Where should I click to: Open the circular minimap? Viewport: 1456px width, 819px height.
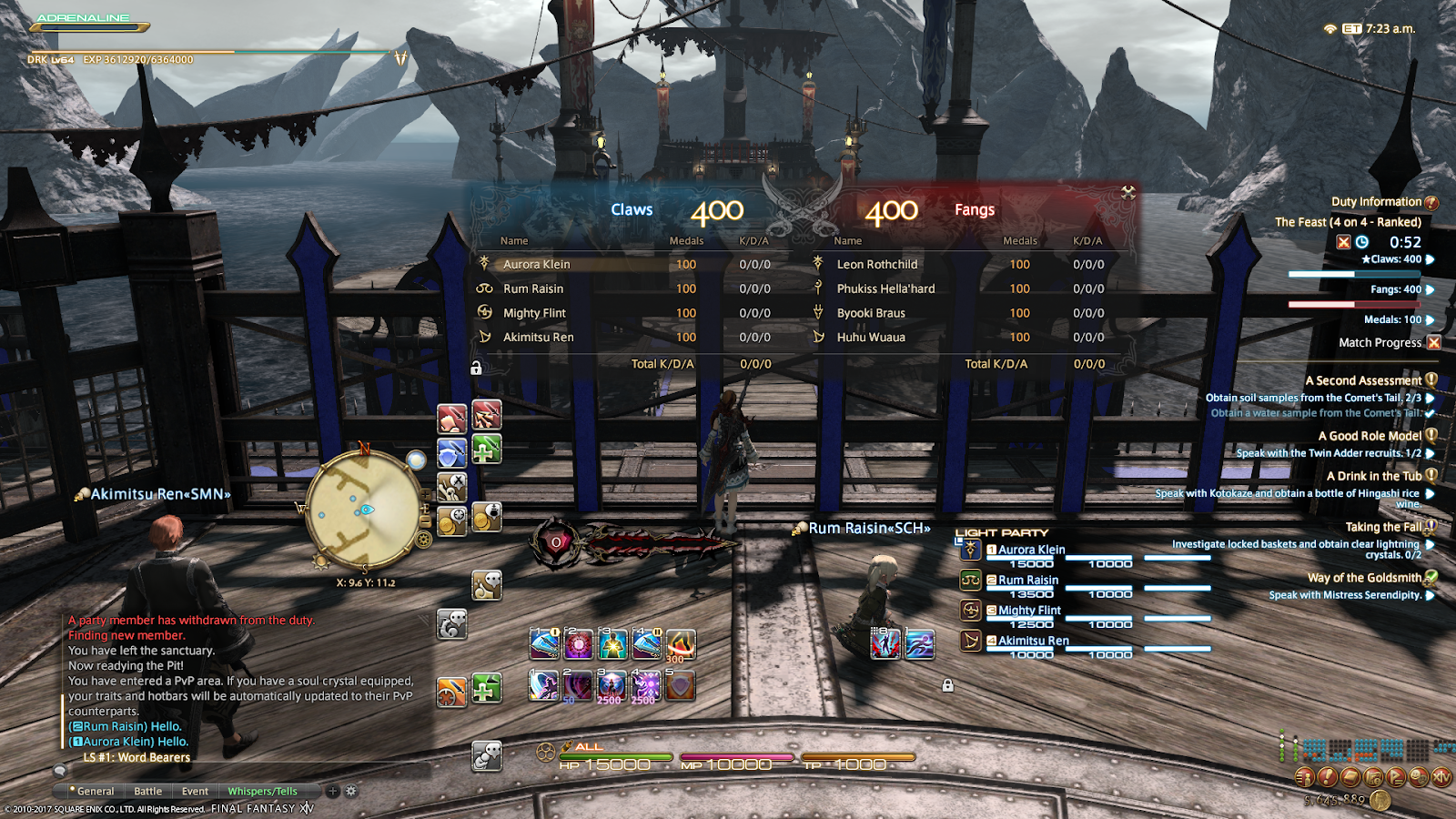[x=363, y=508]
